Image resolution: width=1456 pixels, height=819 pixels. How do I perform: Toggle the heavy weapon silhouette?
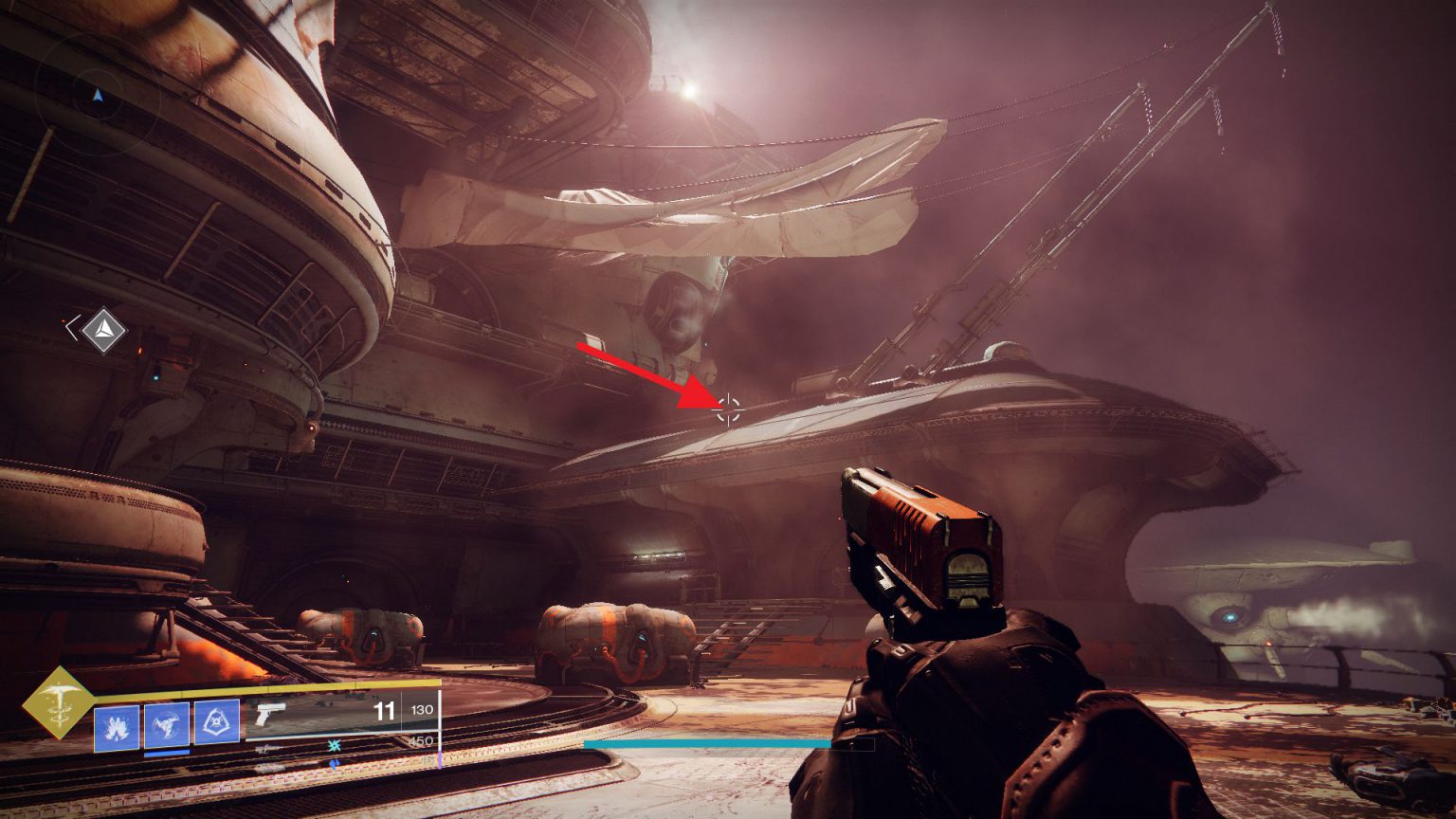pos(270,770)
